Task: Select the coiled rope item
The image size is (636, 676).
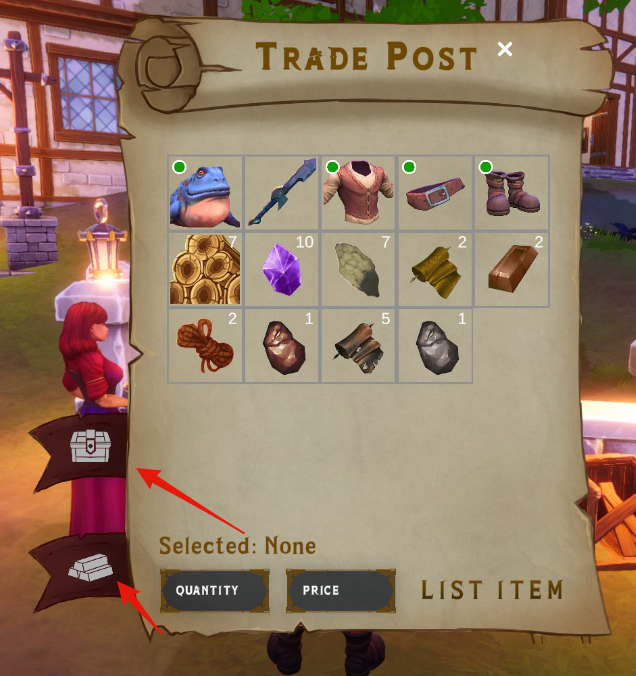Action: coord(206,346)
